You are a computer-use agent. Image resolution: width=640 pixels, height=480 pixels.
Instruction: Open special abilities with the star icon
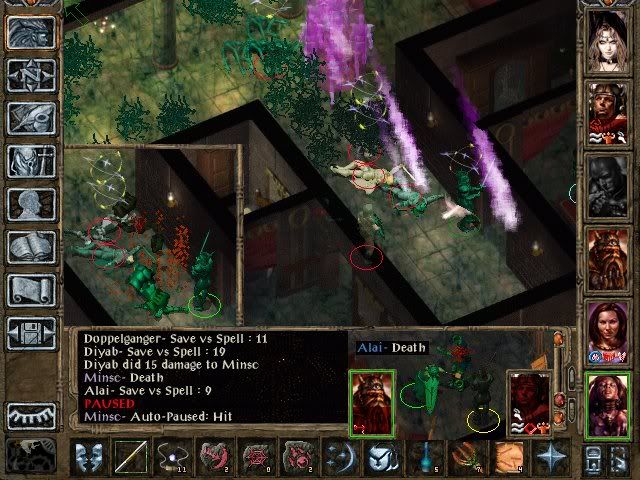pyautogui.click(x=549, y=459)
